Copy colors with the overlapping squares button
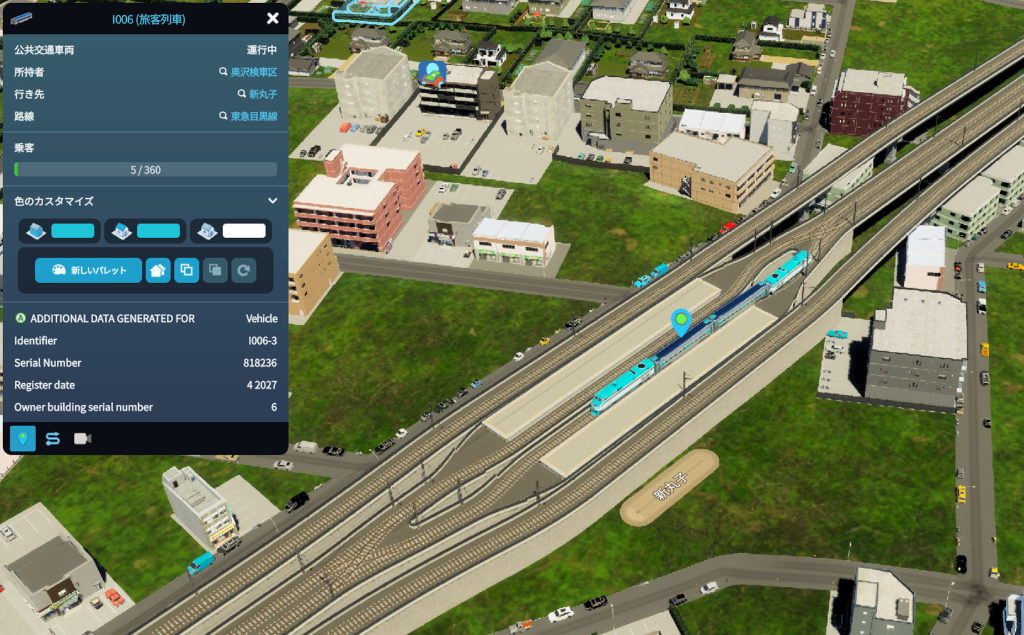 click(187, 270)
